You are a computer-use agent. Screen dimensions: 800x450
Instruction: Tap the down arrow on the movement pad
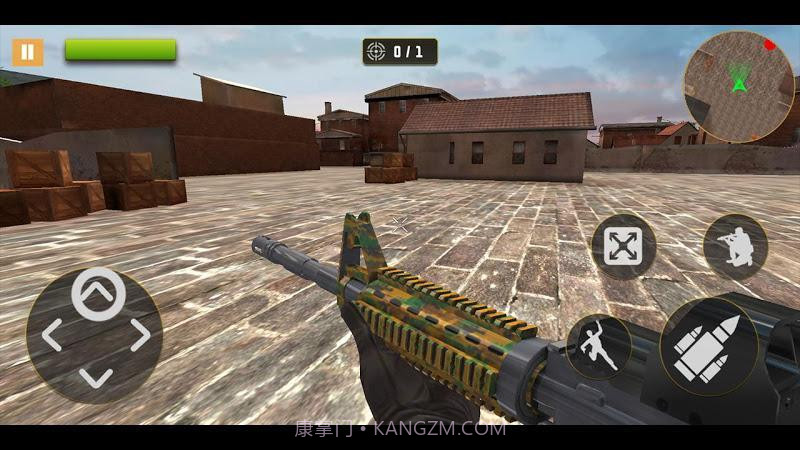pos(96,377)
